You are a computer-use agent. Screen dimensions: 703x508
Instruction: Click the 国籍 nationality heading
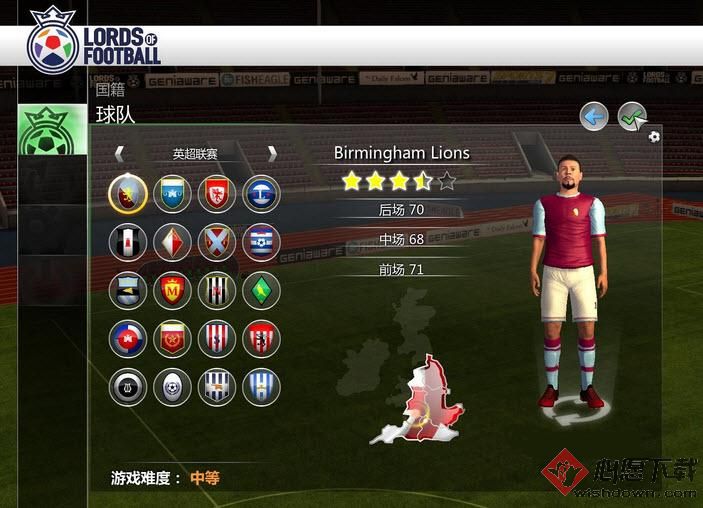pos(110,89)
